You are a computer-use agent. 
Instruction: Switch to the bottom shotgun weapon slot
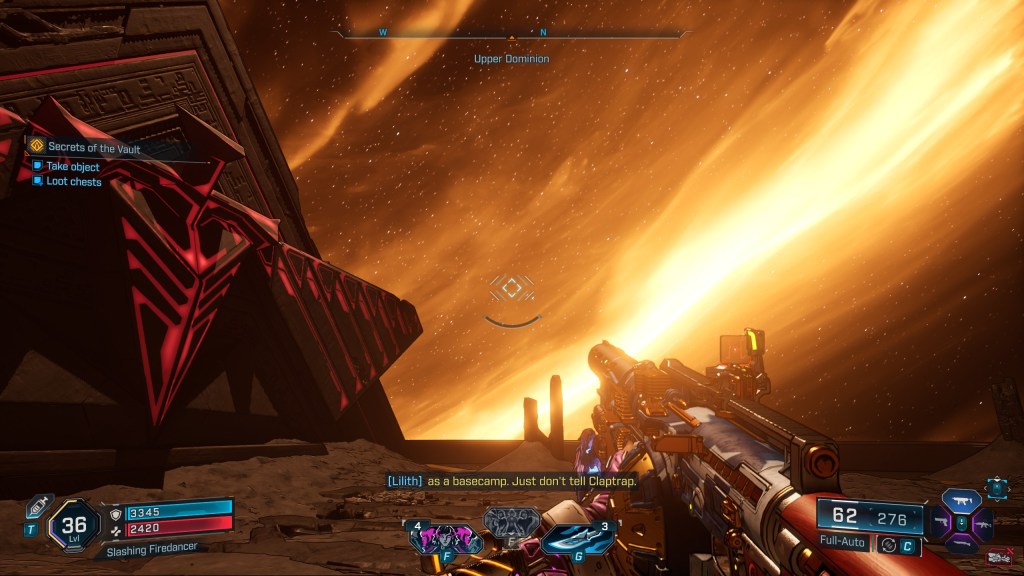(962, 543)
